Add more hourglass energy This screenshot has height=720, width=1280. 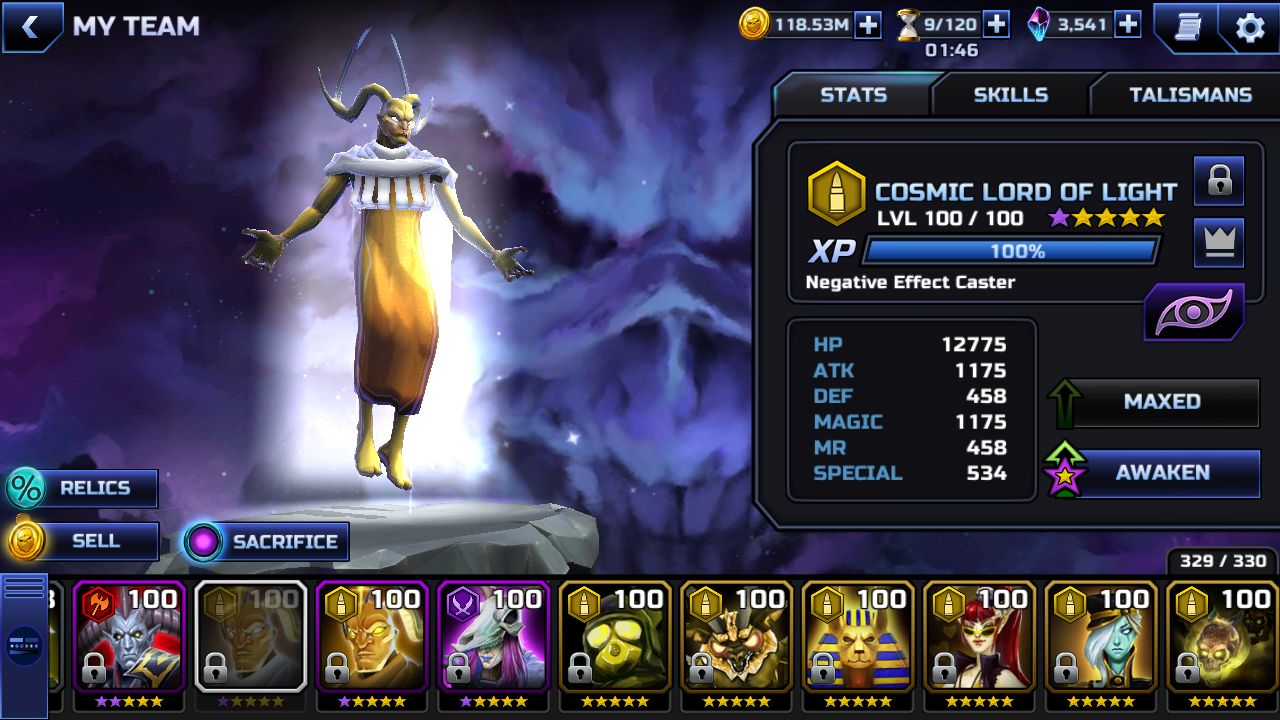tap(996, 25)
